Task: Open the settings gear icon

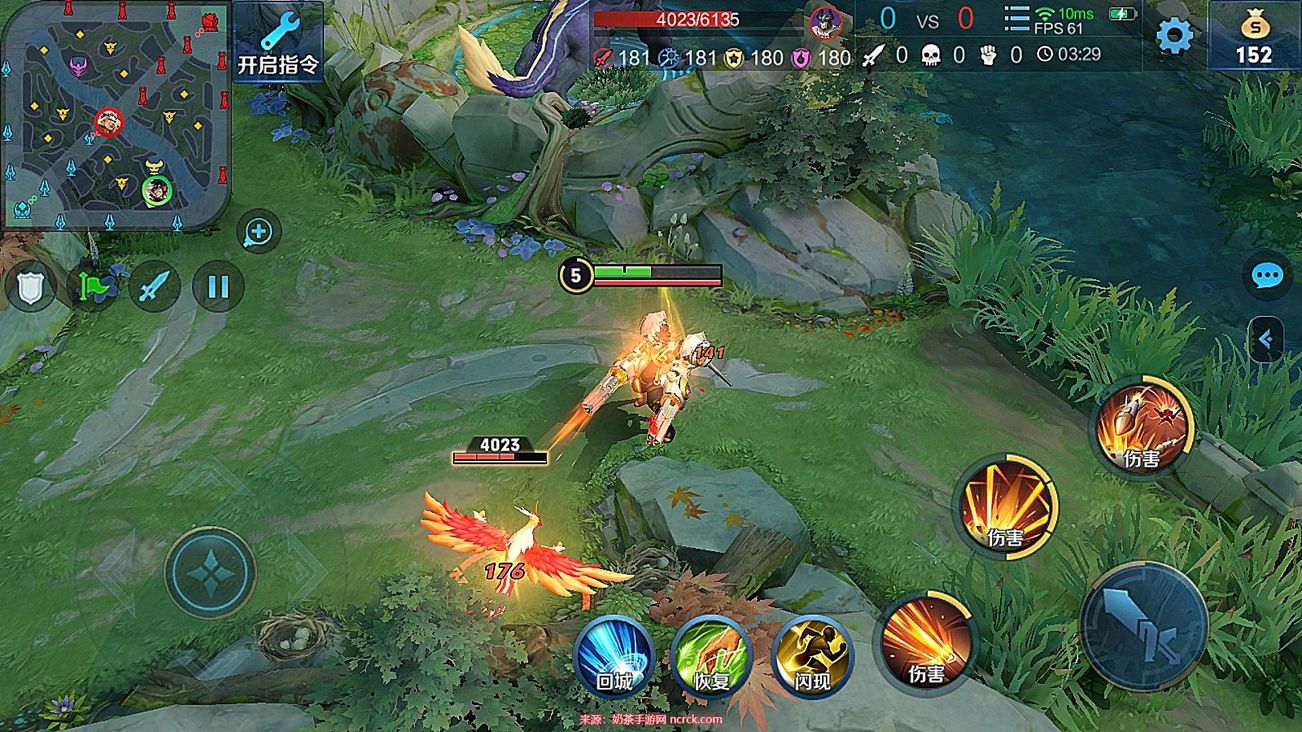Action: [1174, 36]
